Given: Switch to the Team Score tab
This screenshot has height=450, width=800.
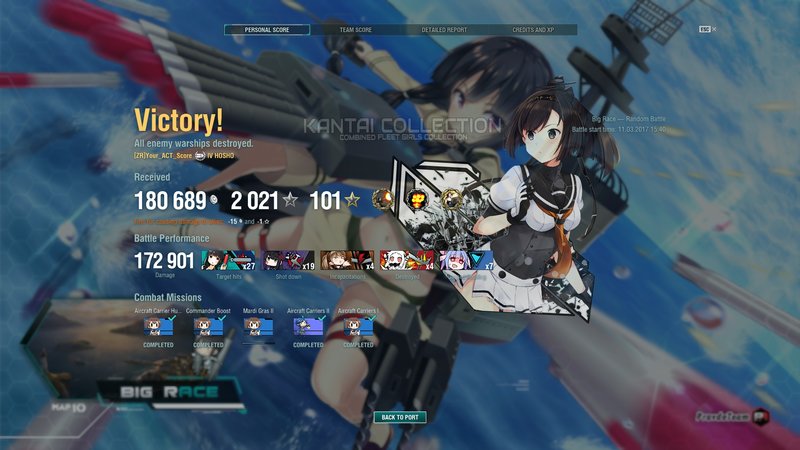Looking at the screenshot, I should tap(356, 30).
